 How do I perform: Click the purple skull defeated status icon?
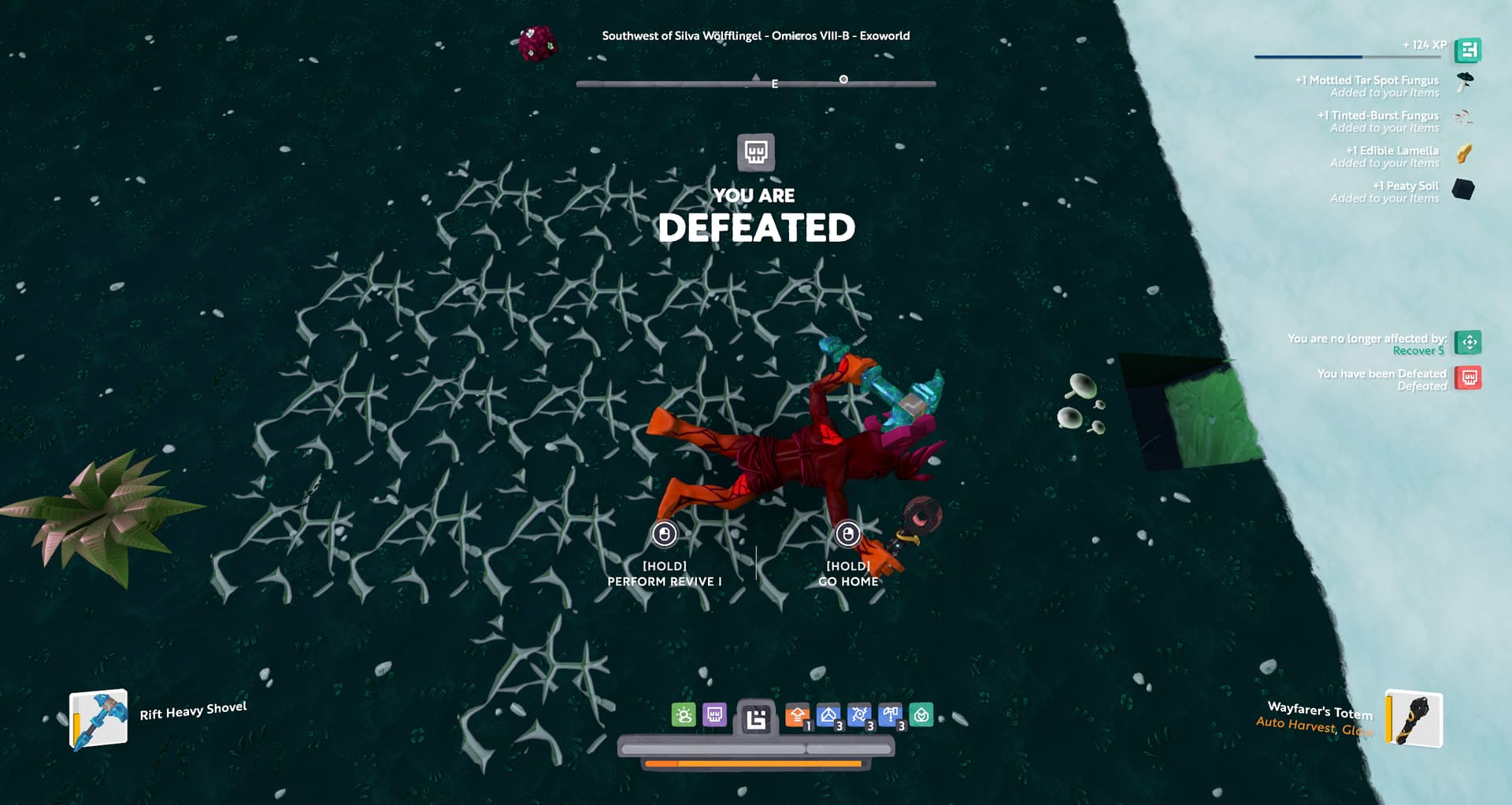tap(714, 715)
